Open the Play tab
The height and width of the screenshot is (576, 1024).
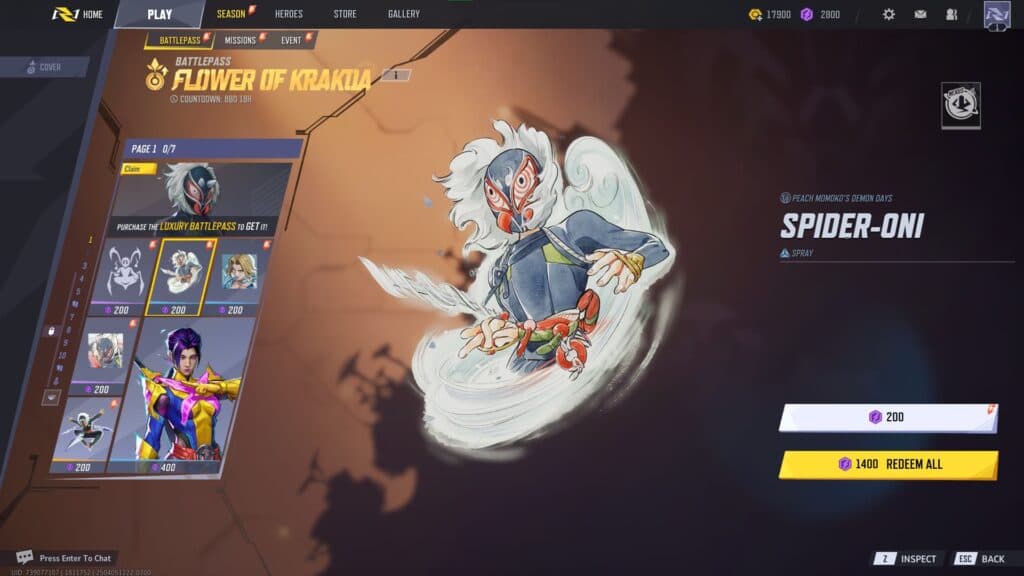(x=159, y=14)
